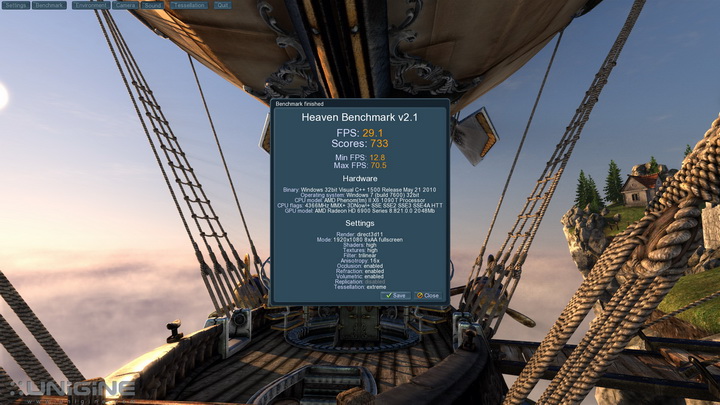The width and height of the screenshot is (720, 405).
Task: Open the Environment options
Action: coord(90,5)
